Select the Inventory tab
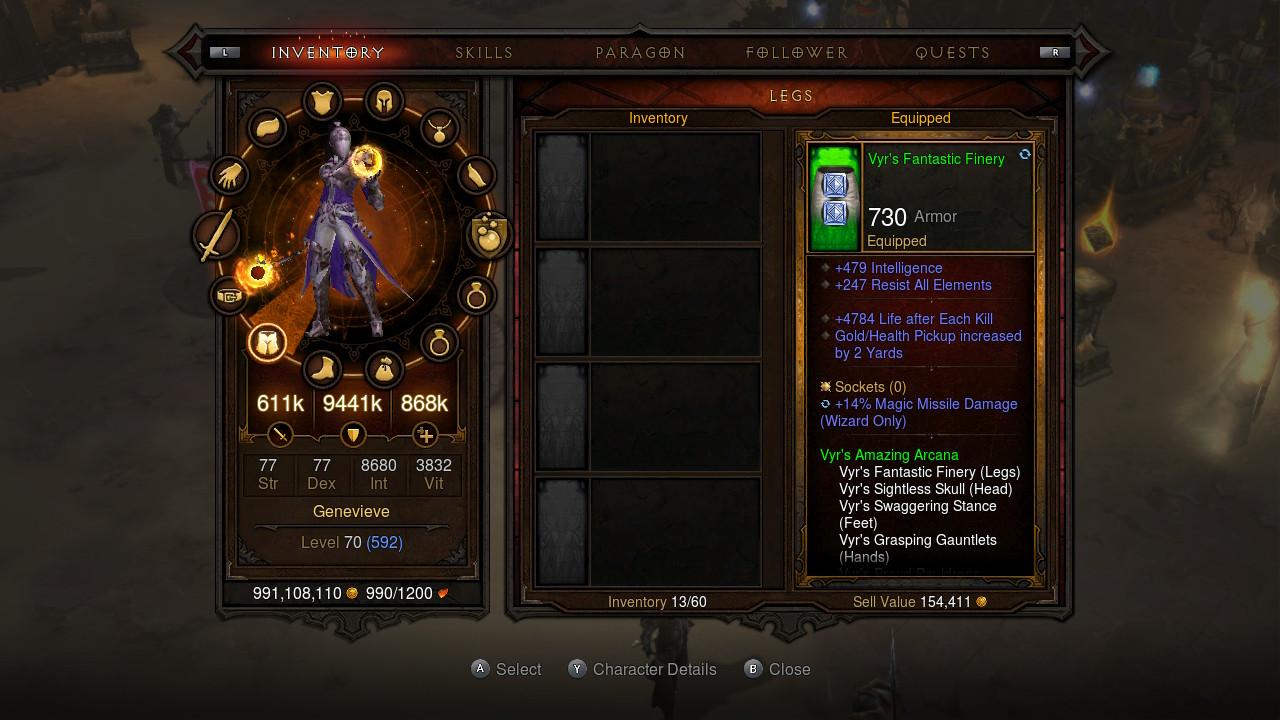The height and width of the screenshot is (720, 1280). click(328, 53)
